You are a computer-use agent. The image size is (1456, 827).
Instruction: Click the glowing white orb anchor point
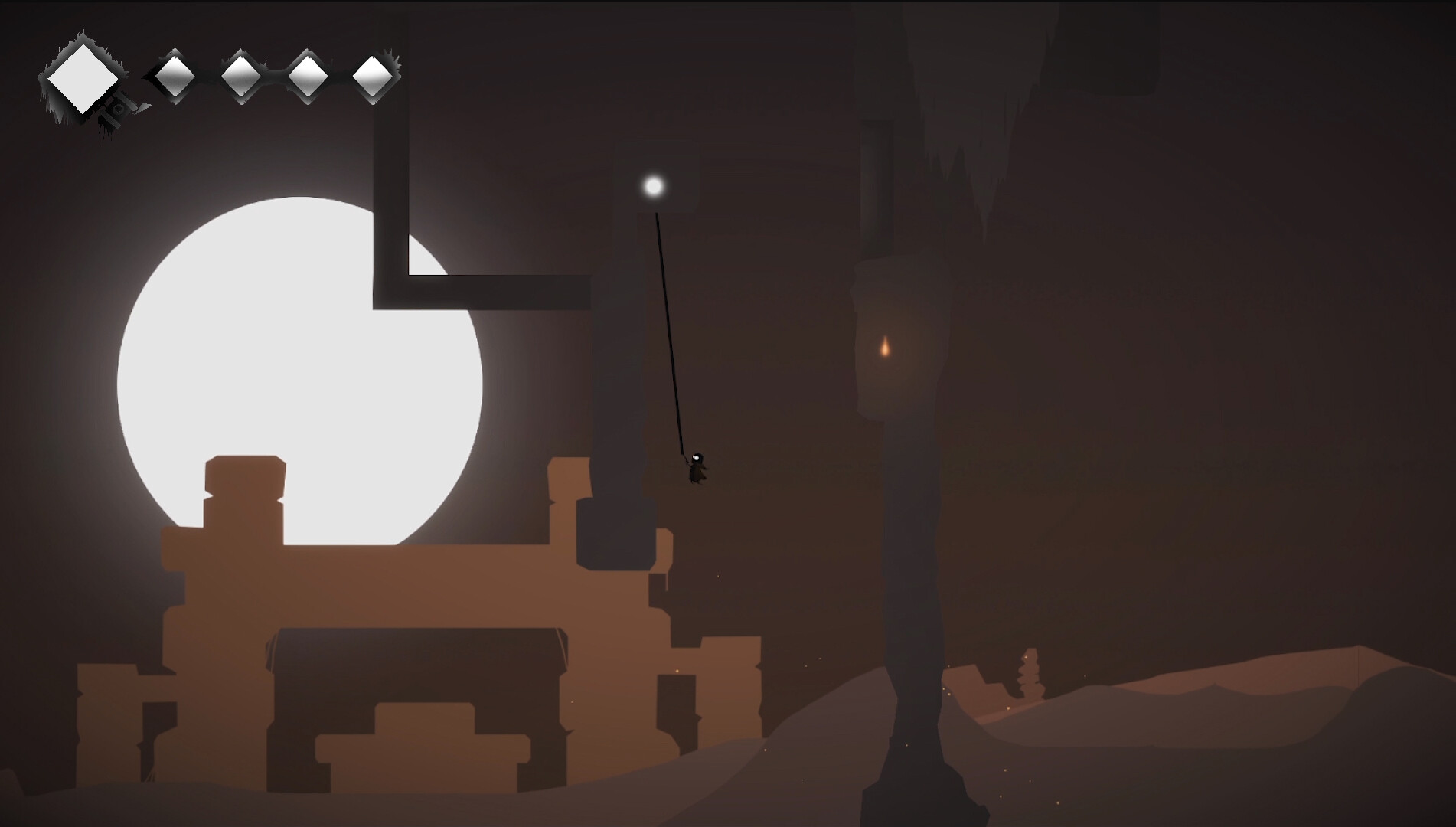click(x=655, y=185)
